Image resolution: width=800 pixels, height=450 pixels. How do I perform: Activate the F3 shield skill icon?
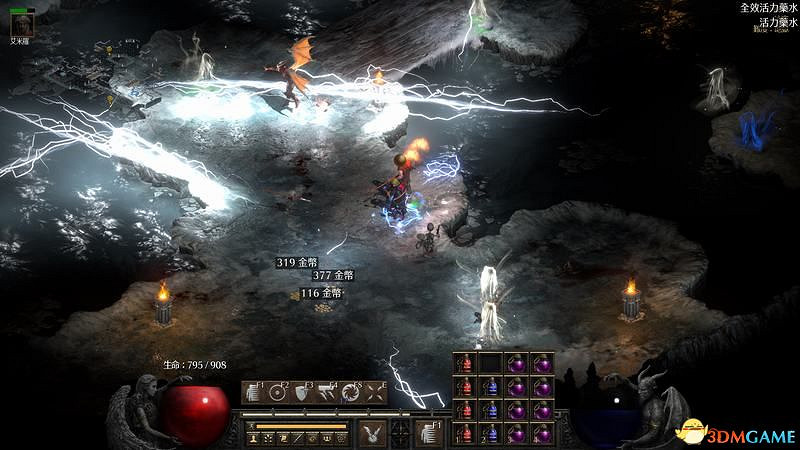coord(303,392)
